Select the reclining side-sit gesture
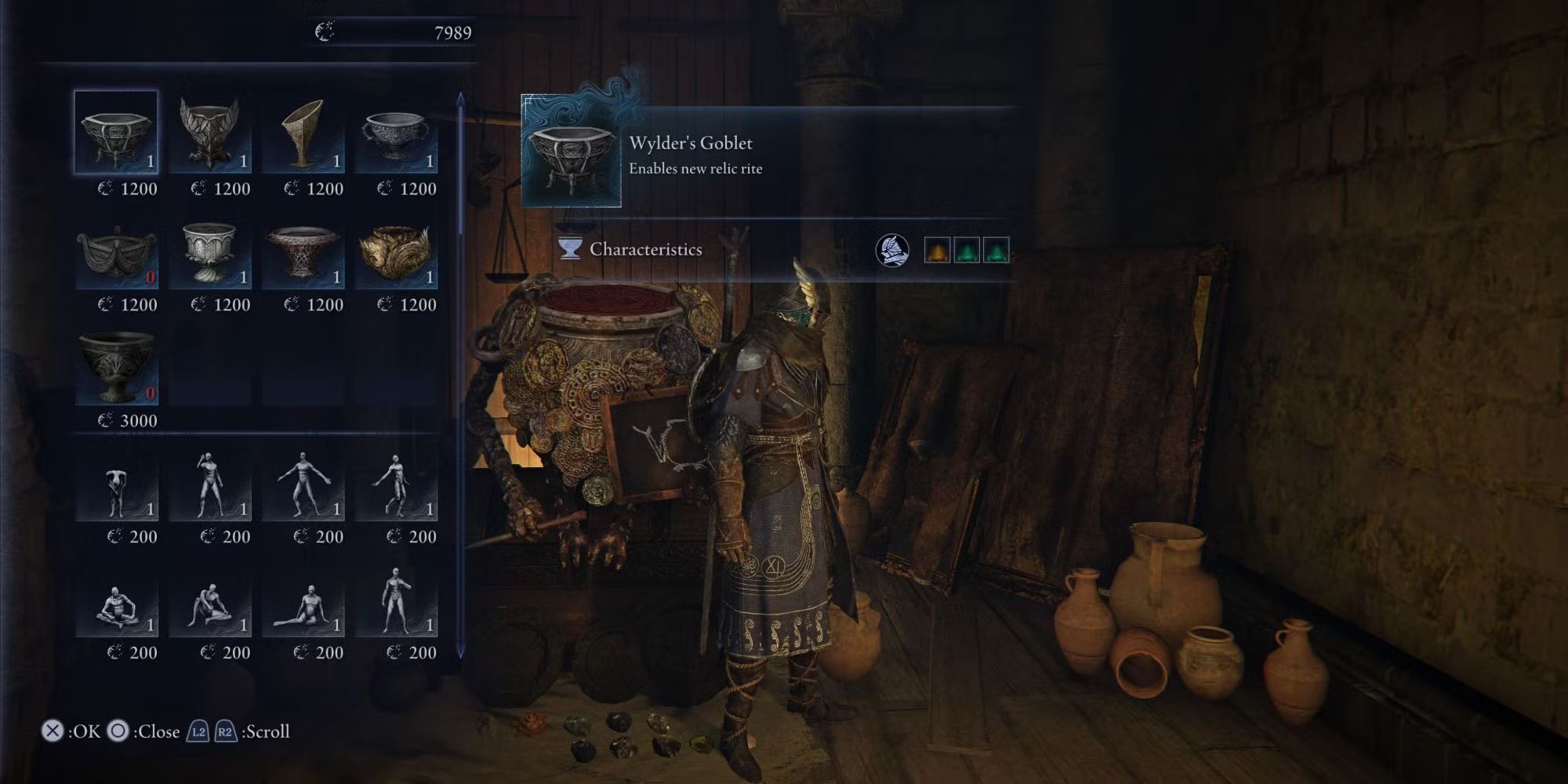Image resolution: width=1568 pixels, height=784 pixels. (303, 605)
